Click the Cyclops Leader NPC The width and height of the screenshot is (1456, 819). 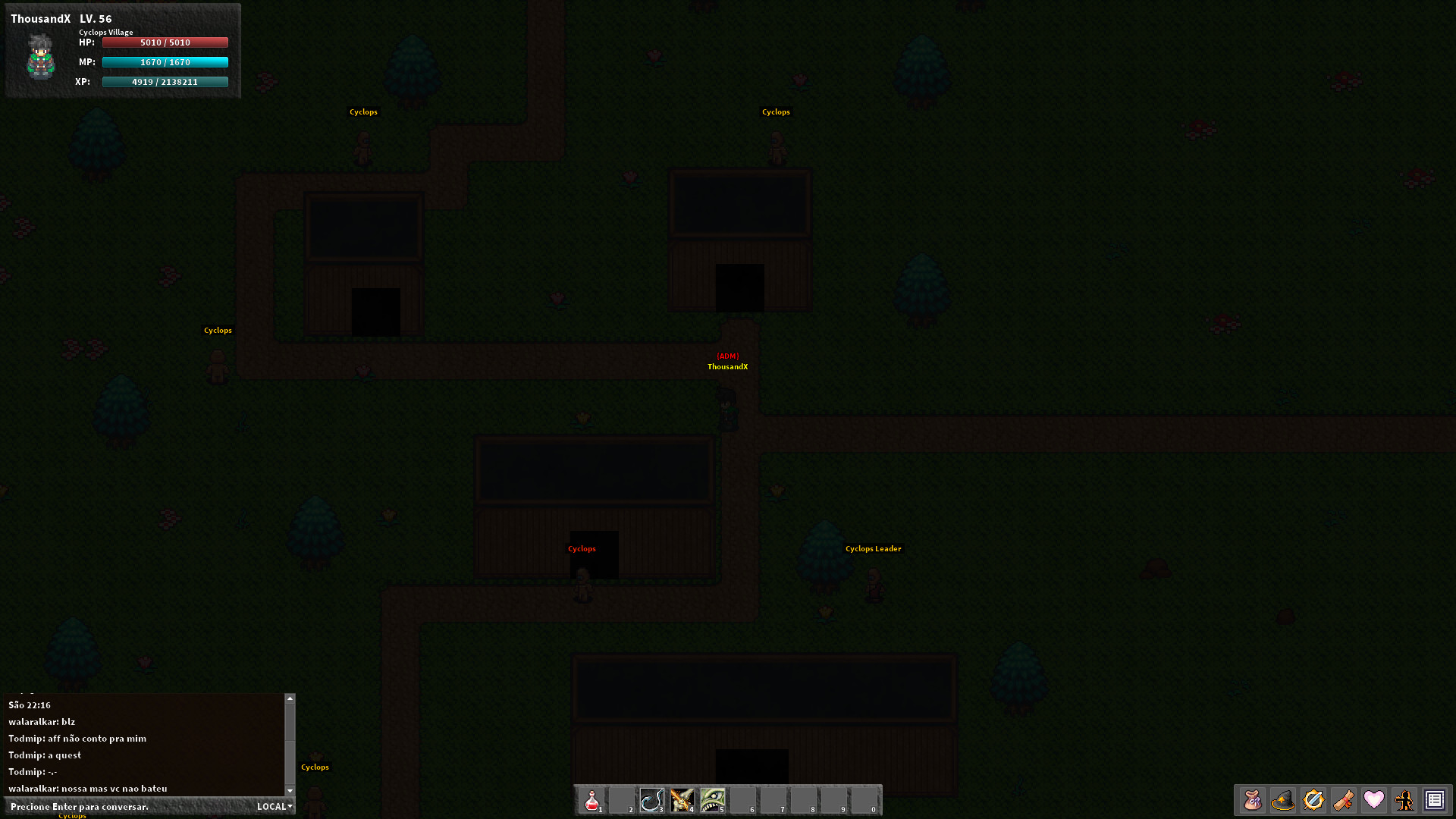coord(873,584)
